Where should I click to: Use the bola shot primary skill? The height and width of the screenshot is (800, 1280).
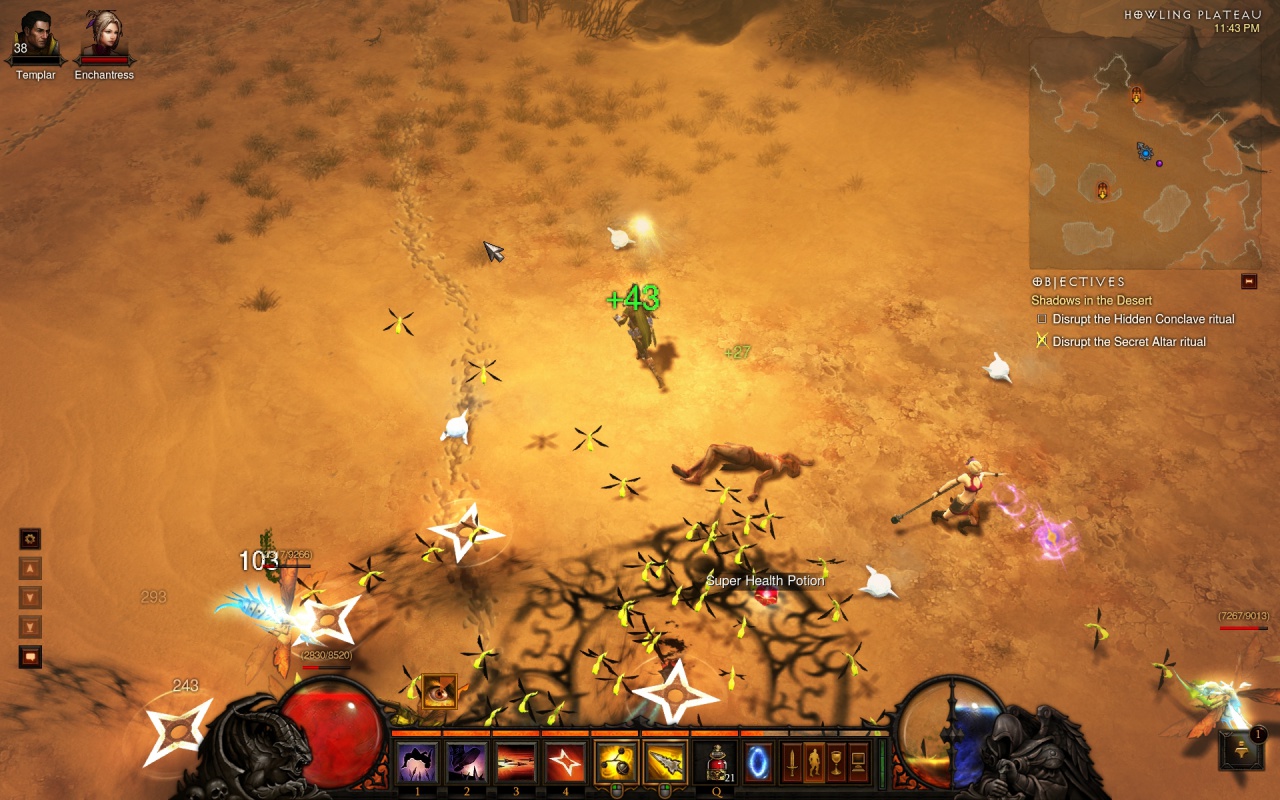pyautogui.click(x=615, y=763)
